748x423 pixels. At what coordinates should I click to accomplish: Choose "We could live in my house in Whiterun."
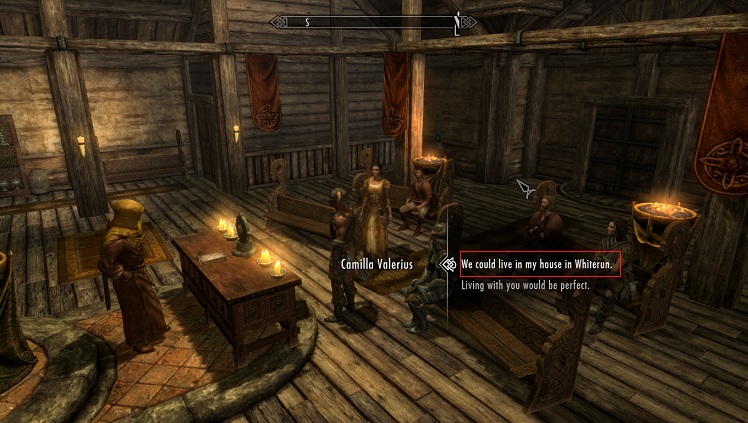(x=538, y=265)
